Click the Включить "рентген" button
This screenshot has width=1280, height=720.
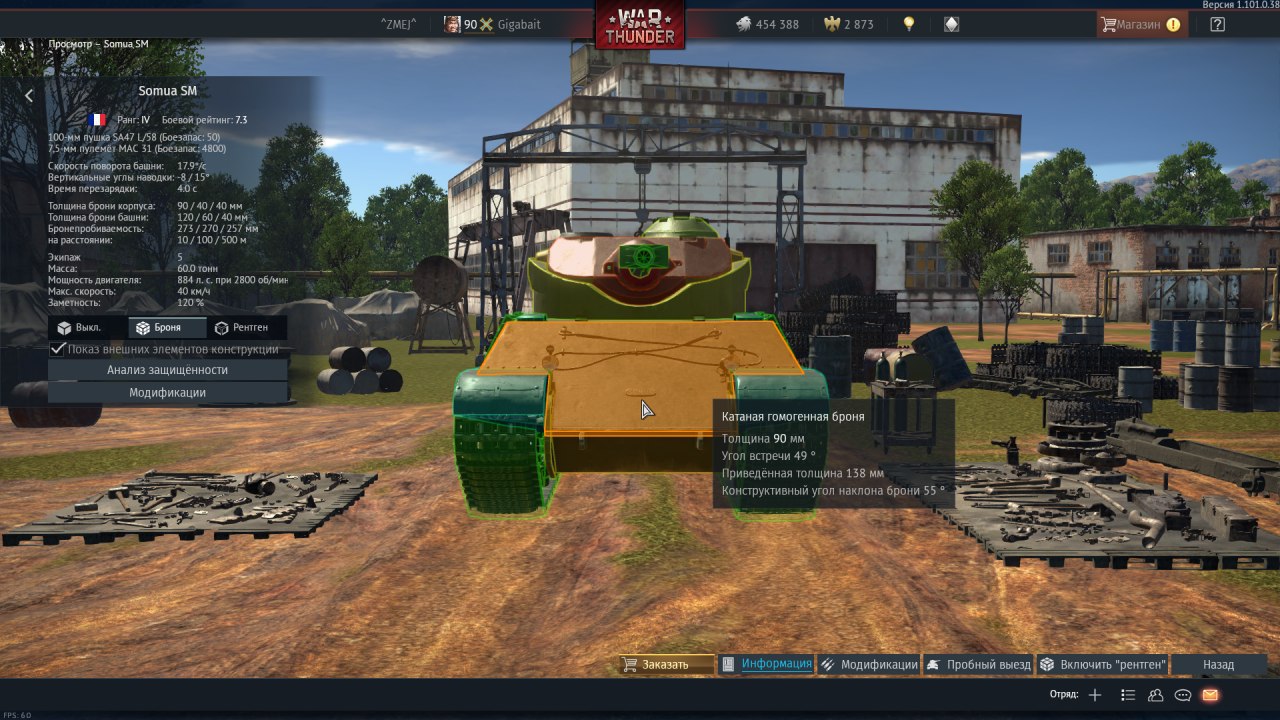[1103, 664]
